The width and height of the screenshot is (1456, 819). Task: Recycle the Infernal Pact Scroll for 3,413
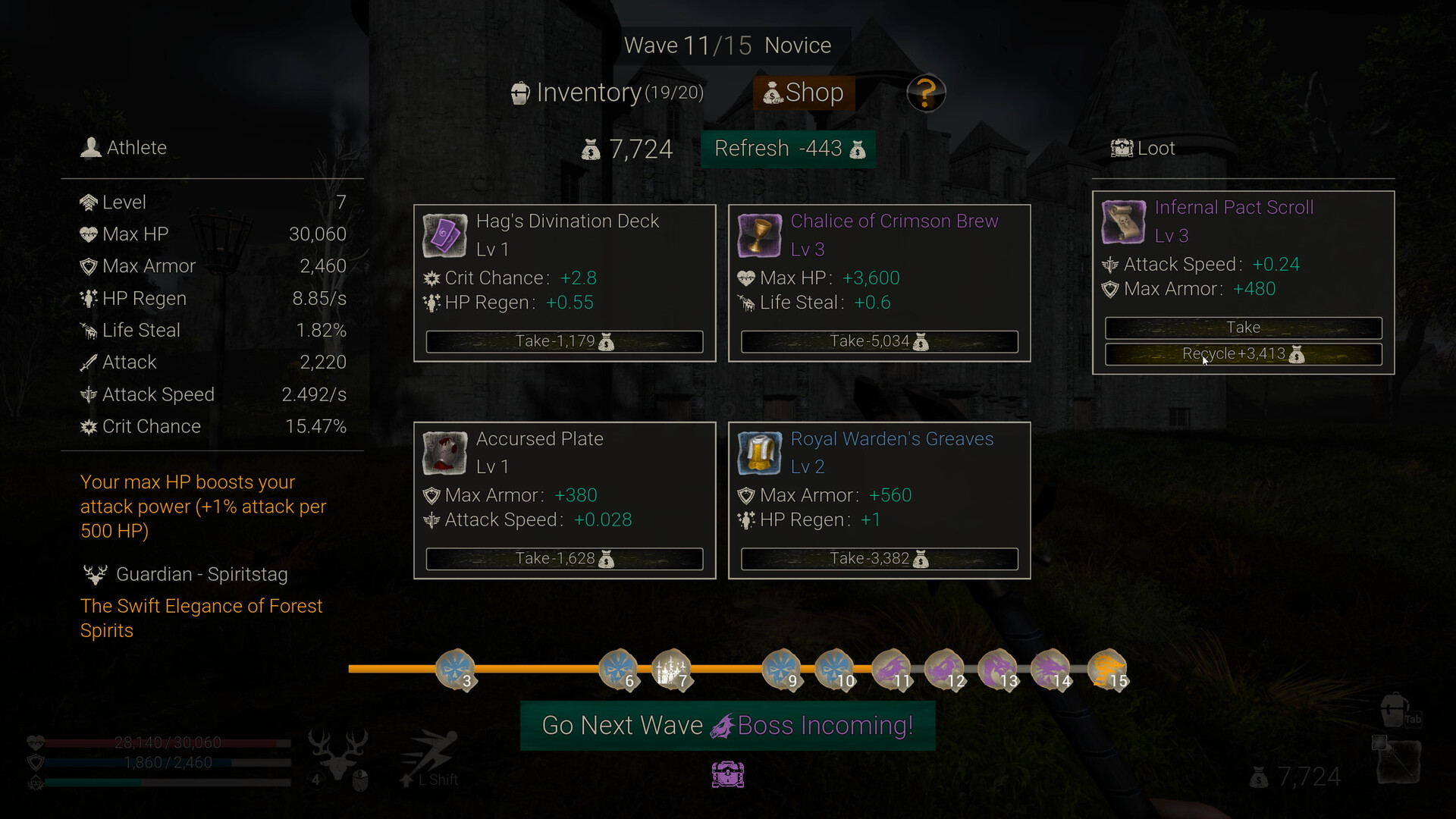[x=1243, y=353]
